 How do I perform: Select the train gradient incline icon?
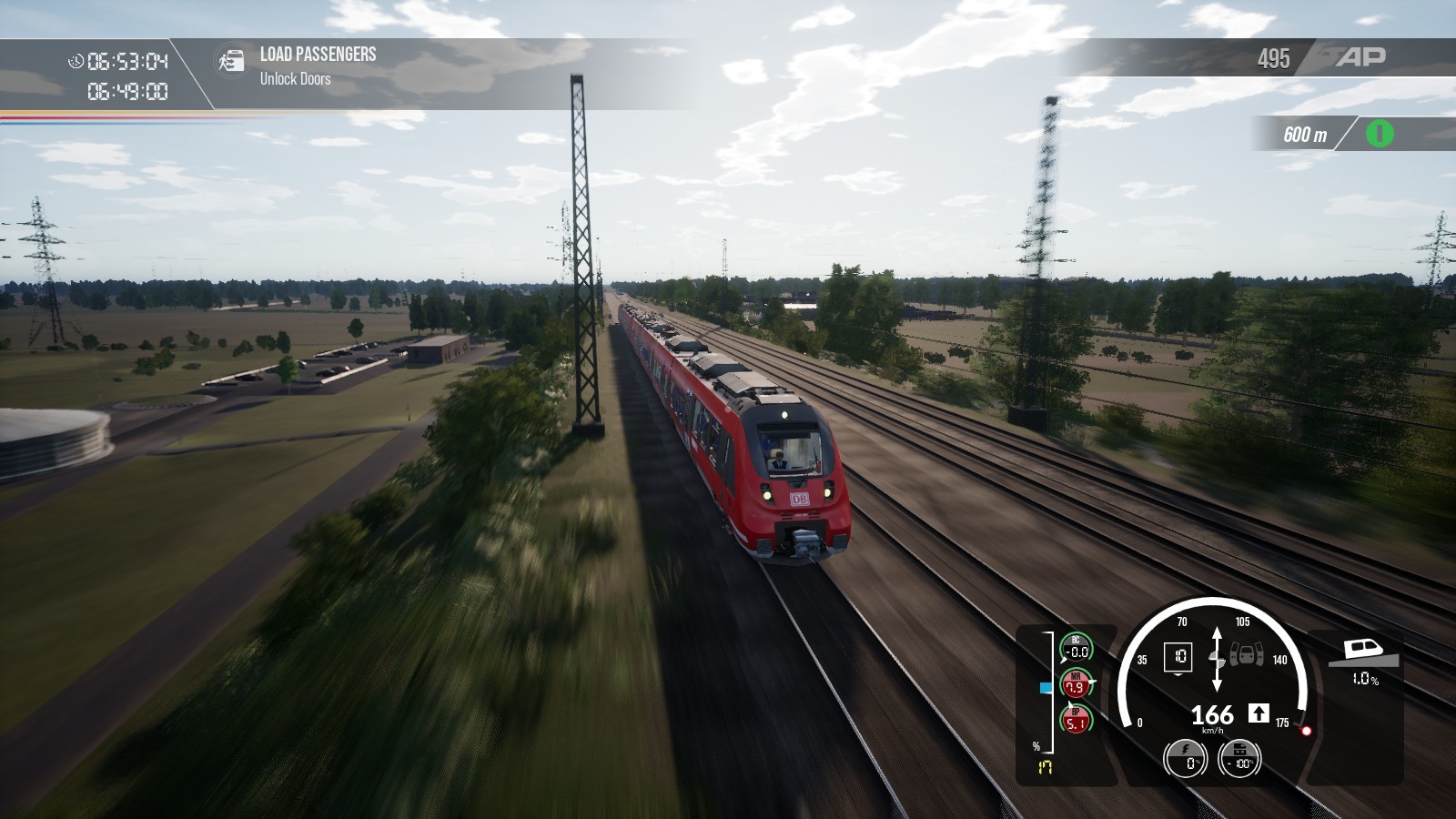tap(1360, 652)
